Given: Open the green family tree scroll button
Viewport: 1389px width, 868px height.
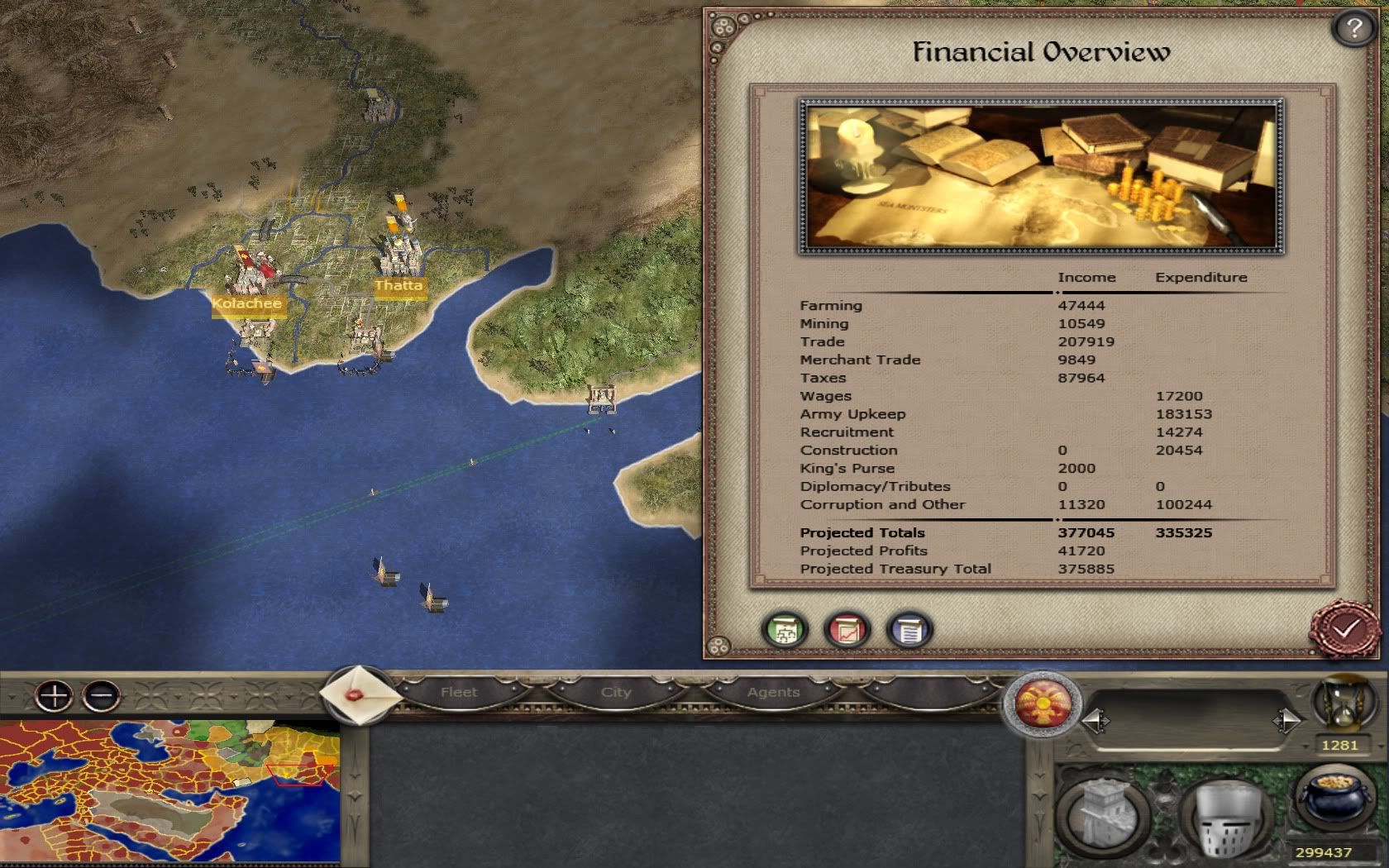Looking at the screenshot, I should [x=785, y=630].
